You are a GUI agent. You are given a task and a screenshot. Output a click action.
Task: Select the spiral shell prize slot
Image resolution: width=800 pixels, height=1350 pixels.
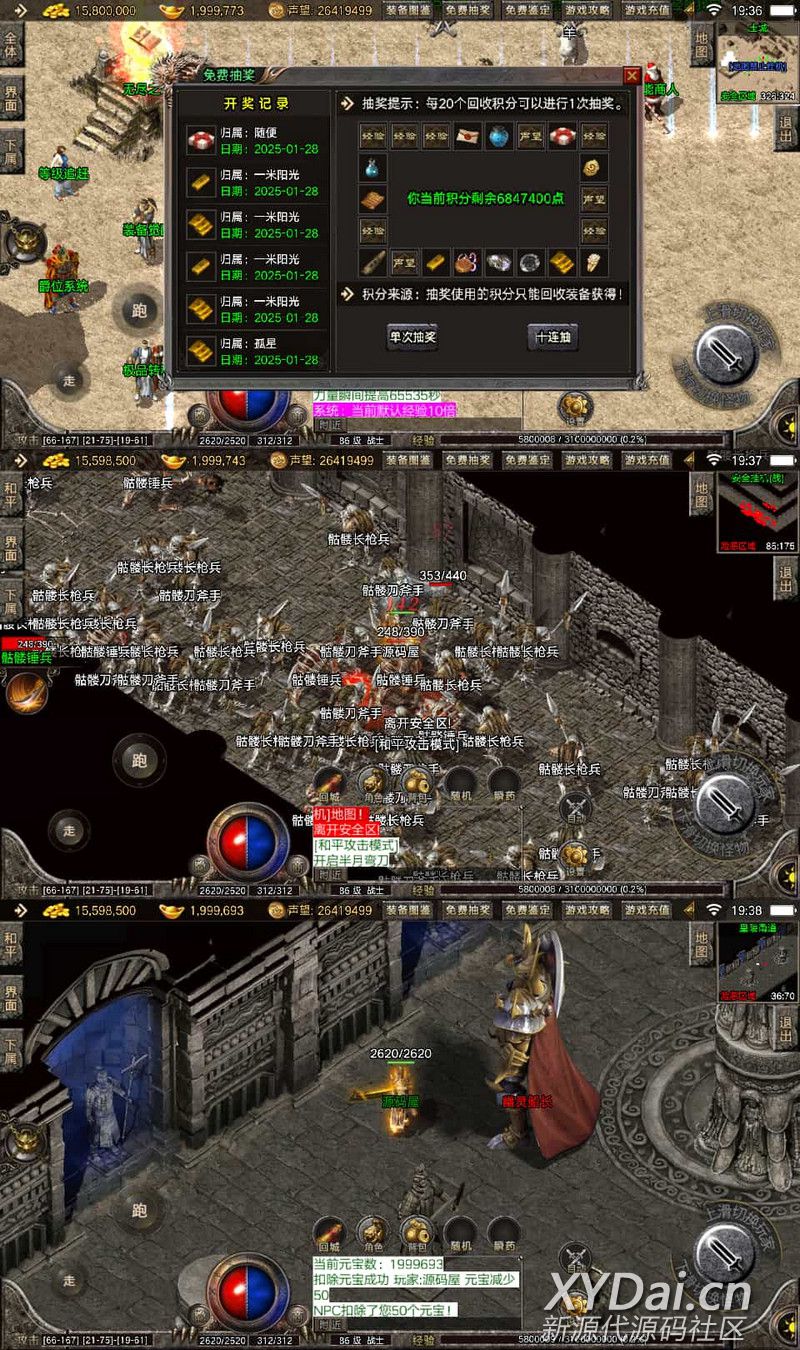click(x=594, y=167)
